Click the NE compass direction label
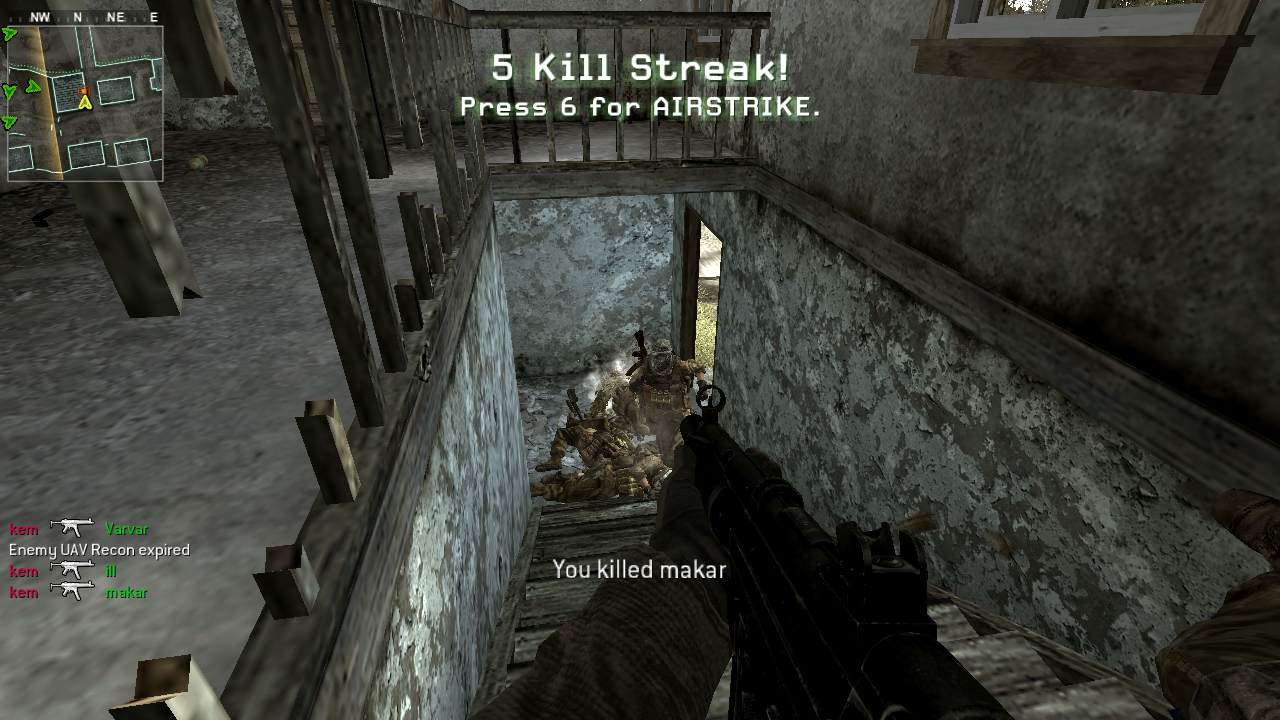The height and width of the screenshot is (720, 1280). click(x=115, y=16)
